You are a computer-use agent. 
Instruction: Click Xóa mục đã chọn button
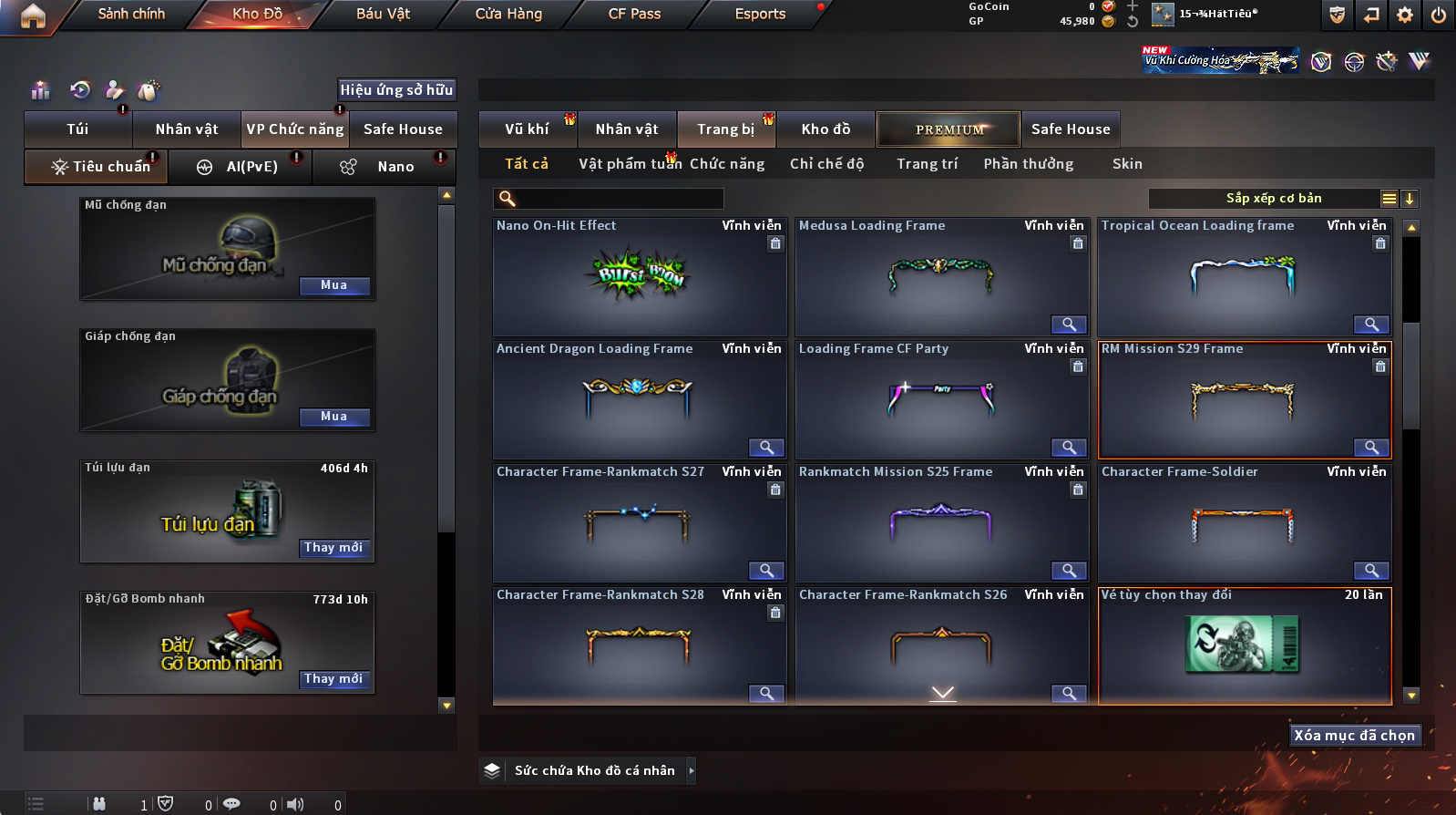(x=1355, y=736)
